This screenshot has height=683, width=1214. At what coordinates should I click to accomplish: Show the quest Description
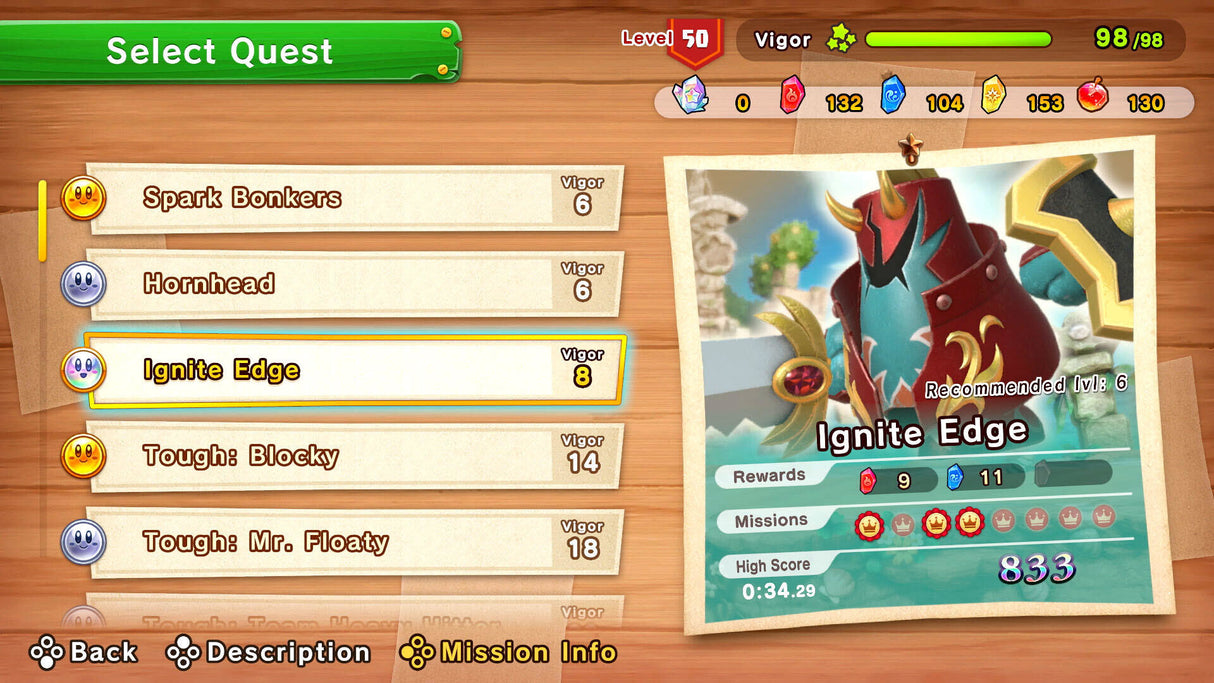pos(268,653)
